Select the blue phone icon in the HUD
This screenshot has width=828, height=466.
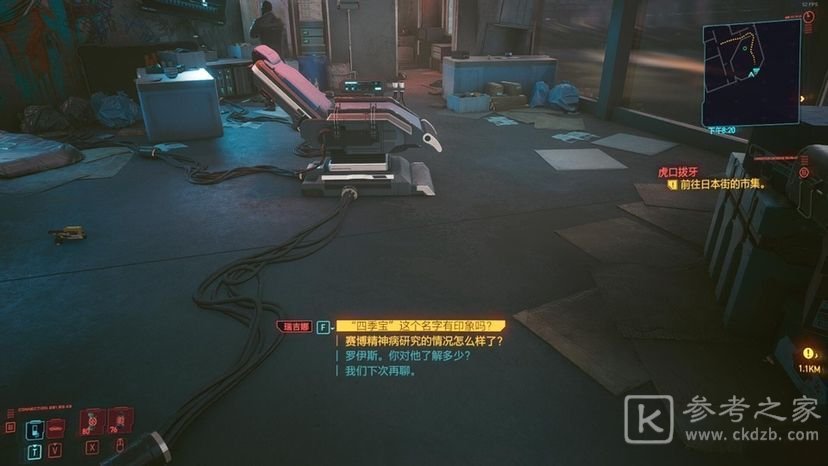[34, 429]
